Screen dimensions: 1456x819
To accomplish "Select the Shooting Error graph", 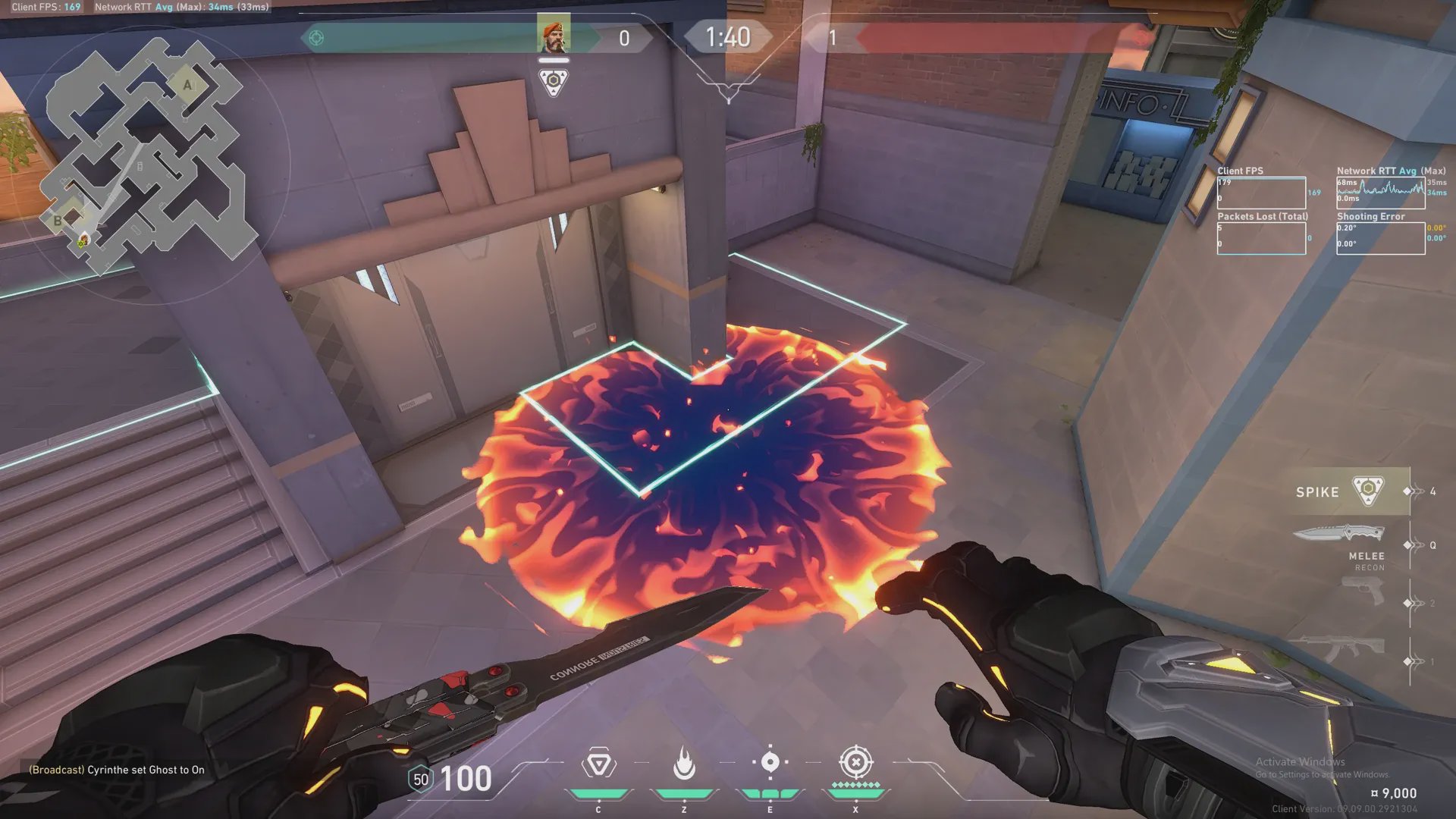I will coord(1380,239).
